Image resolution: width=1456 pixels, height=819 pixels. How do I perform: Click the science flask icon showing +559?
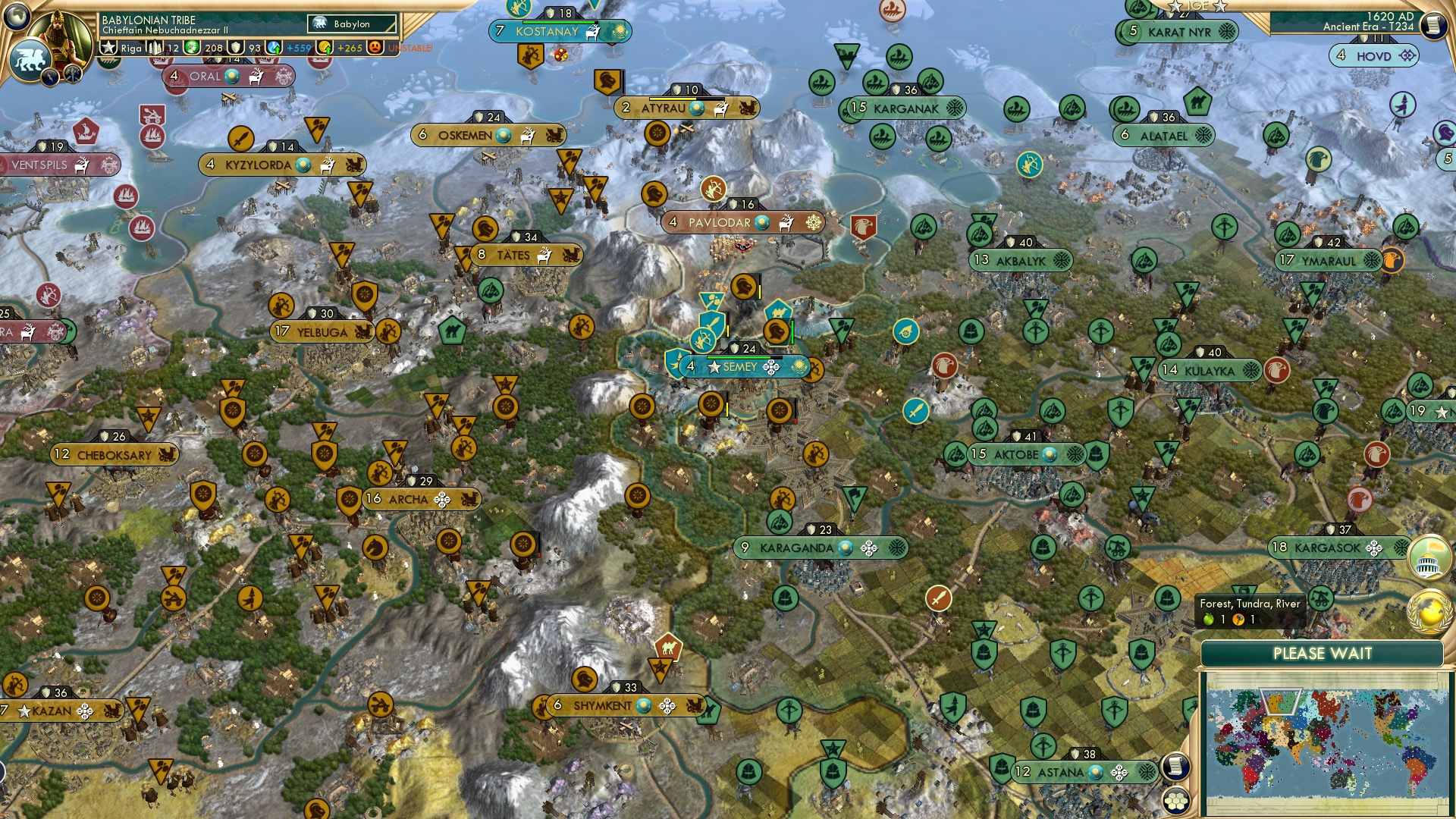pos(275,48)
